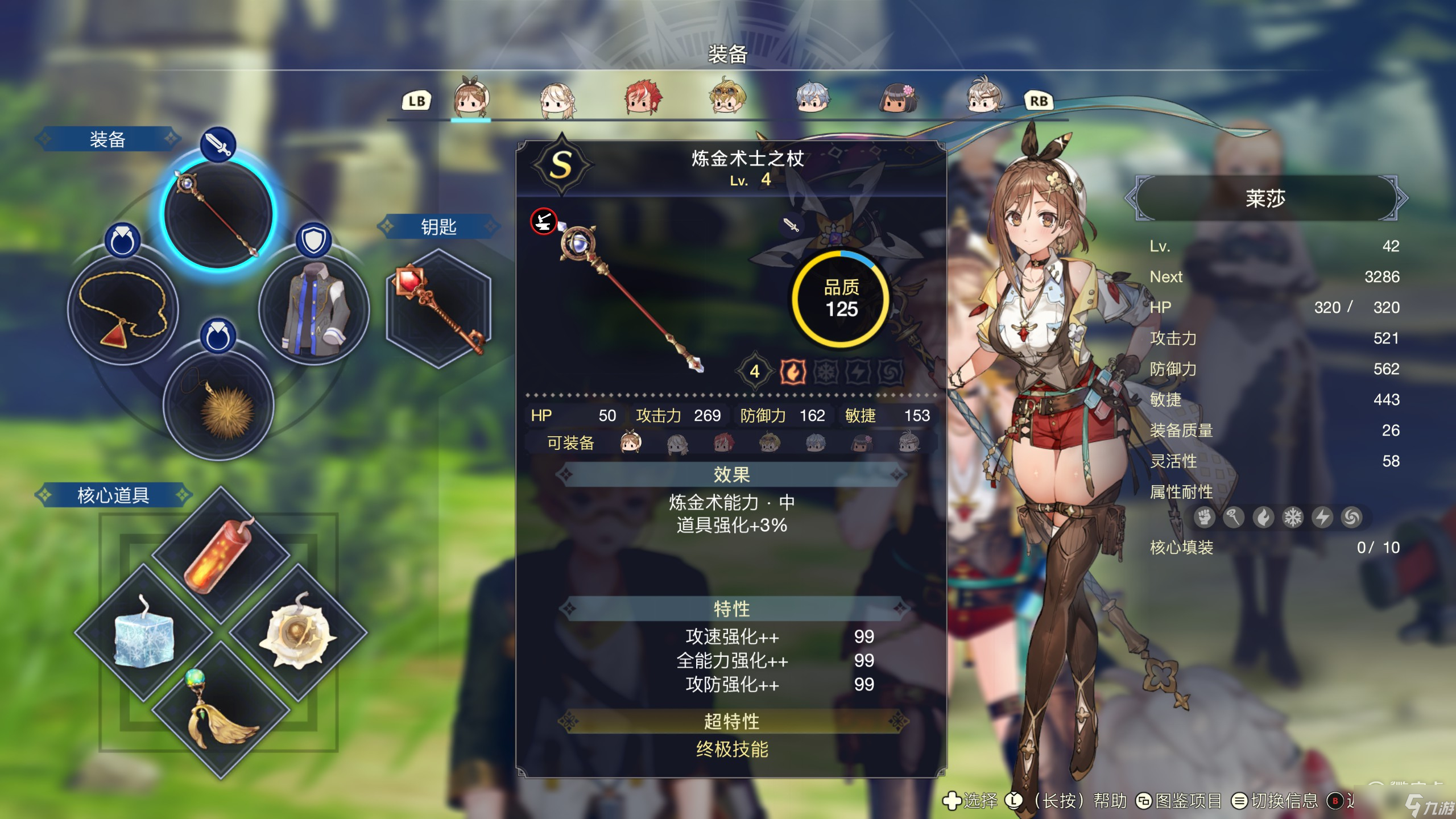Select the shield equipment slot icon
The height and width of the screenshot is (819, 1456).
313,239
